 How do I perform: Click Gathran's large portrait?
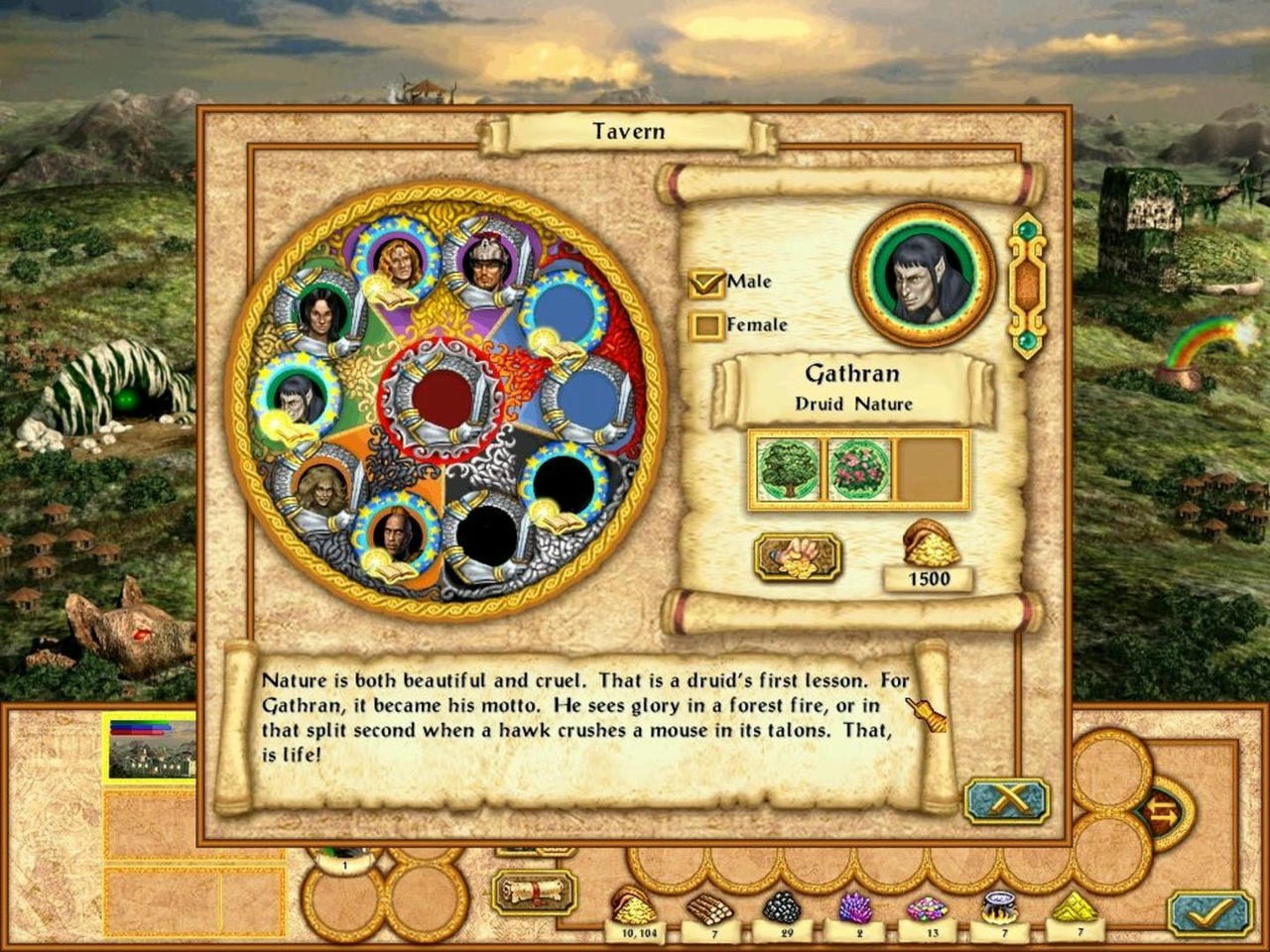[x=923, y=275]
